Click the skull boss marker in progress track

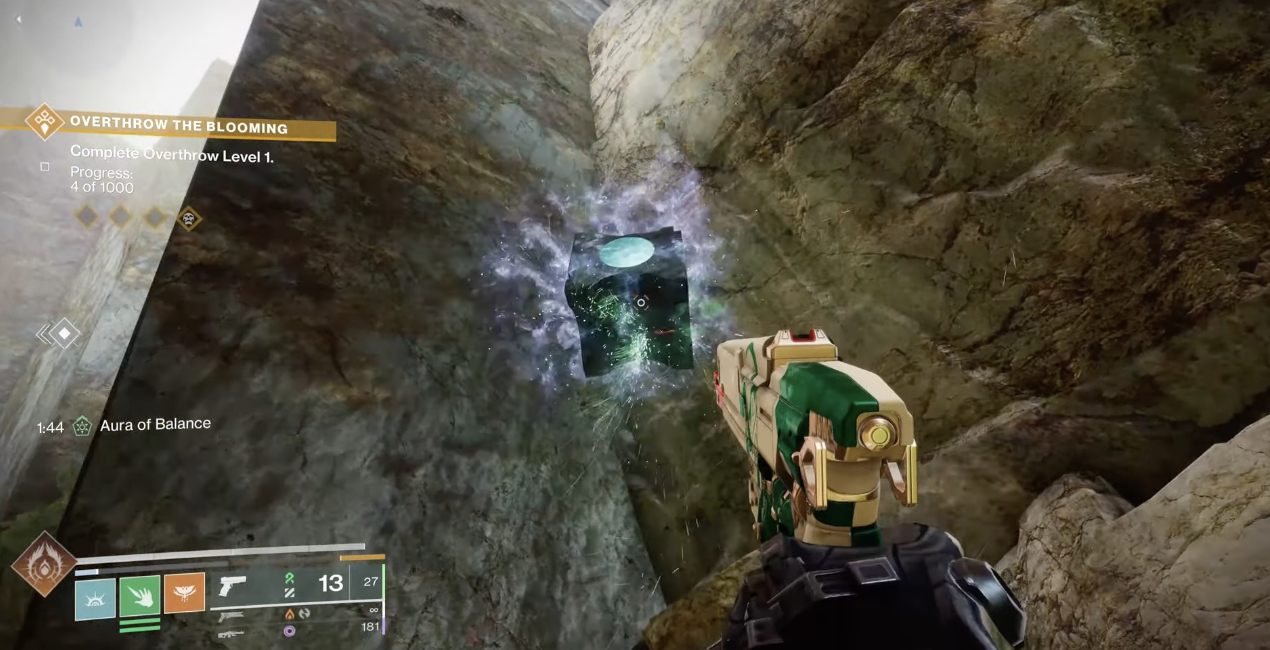click(x=188, y=217)
